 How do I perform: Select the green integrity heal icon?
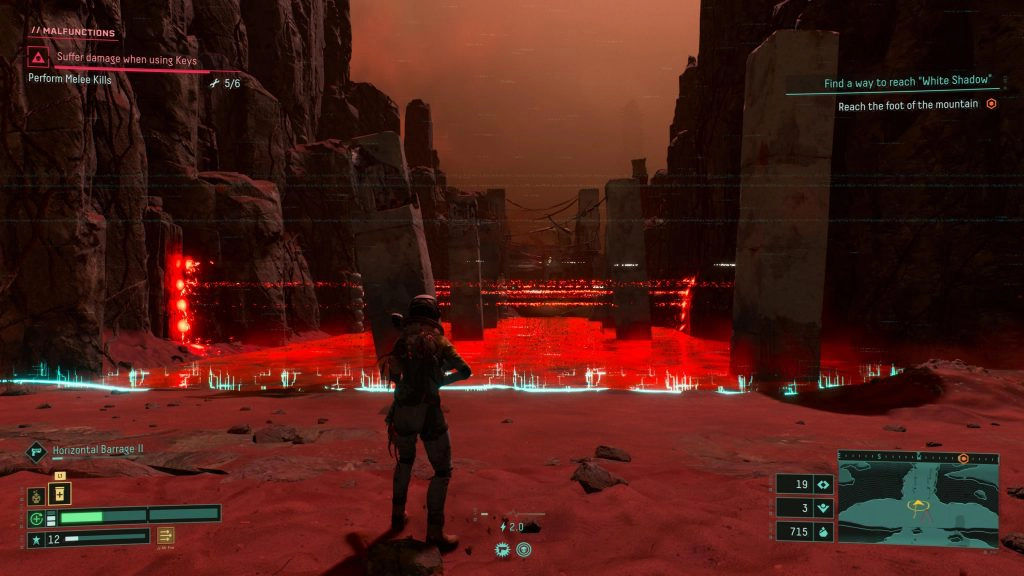point(37,518)
